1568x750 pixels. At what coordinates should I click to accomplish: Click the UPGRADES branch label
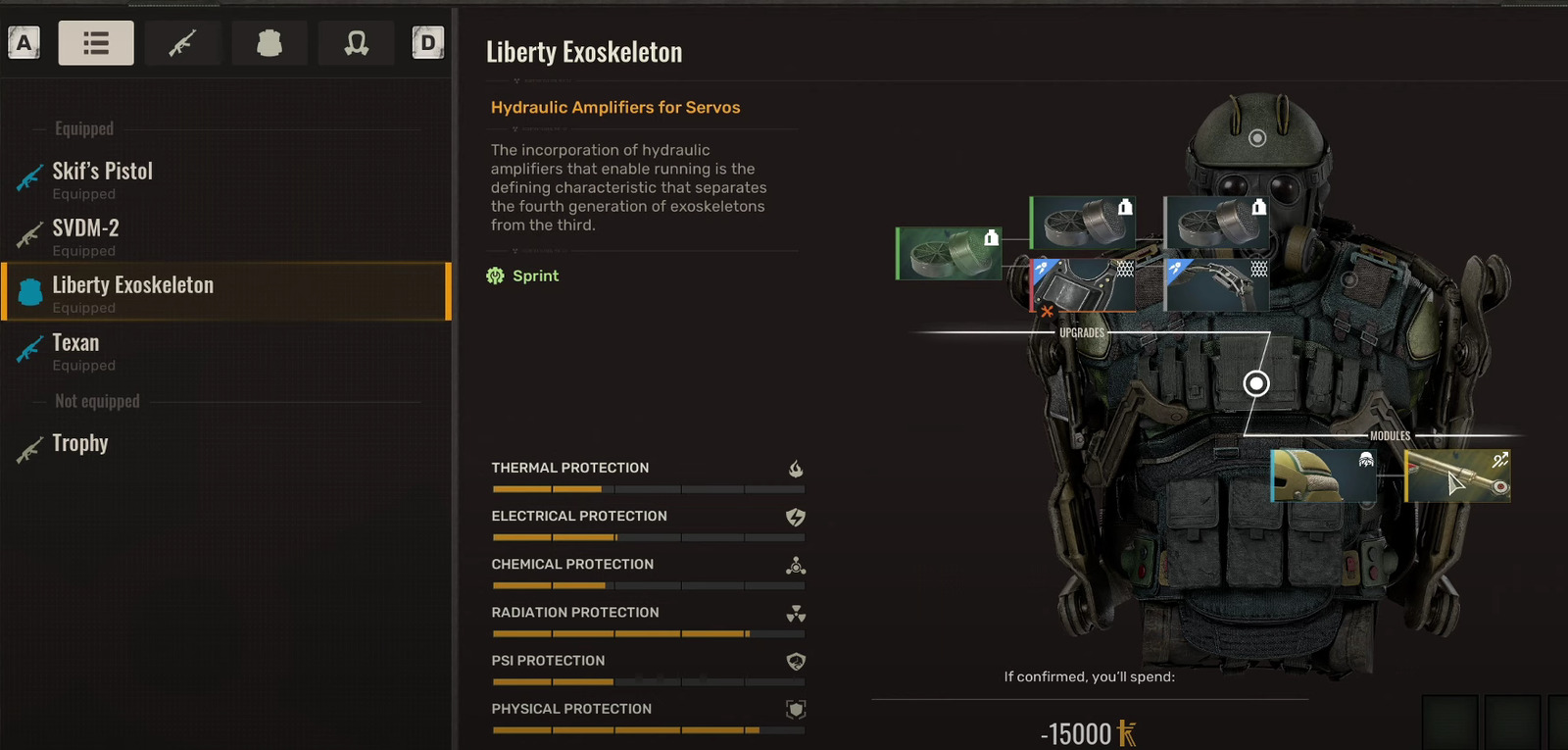click(1080, 332)
